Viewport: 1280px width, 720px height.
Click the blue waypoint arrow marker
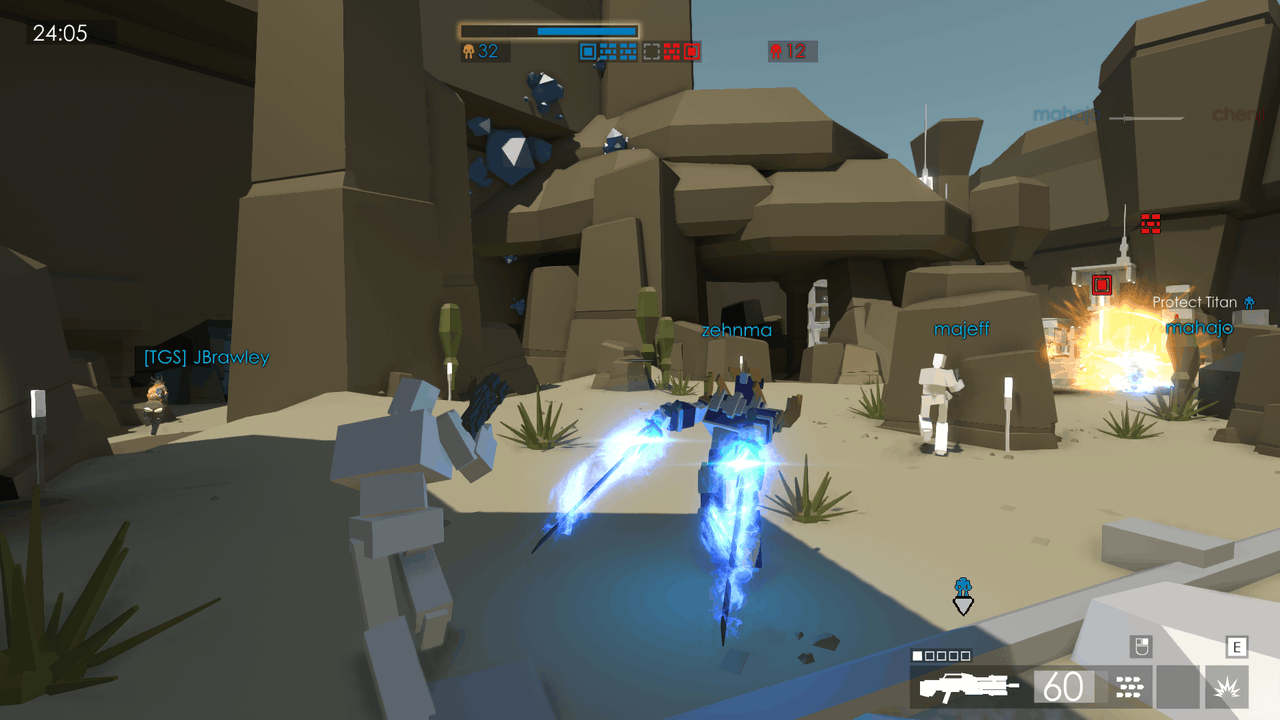click(x=961, y=602)
